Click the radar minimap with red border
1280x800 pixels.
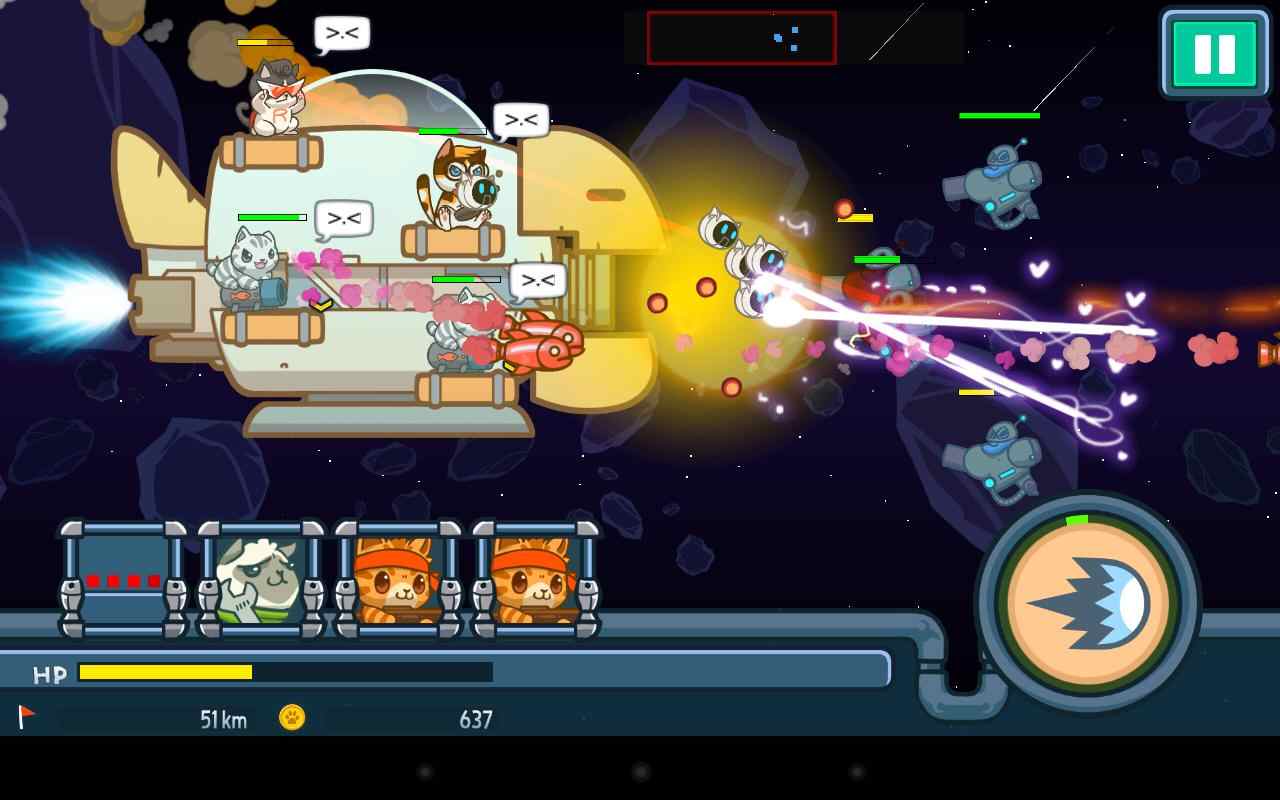click(740, 36)
